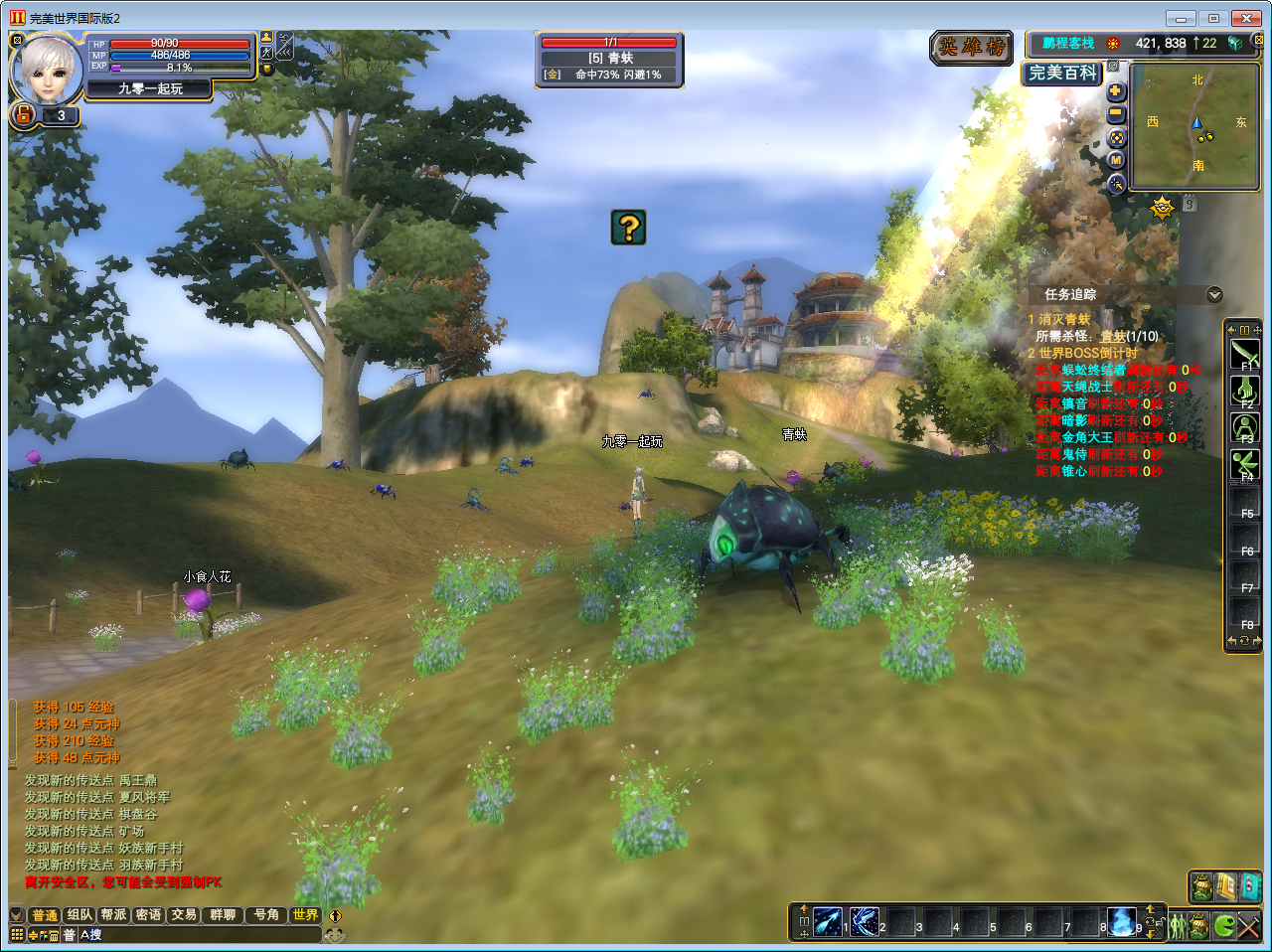Switch to the 世界 world chat tab

click(305, 915)
